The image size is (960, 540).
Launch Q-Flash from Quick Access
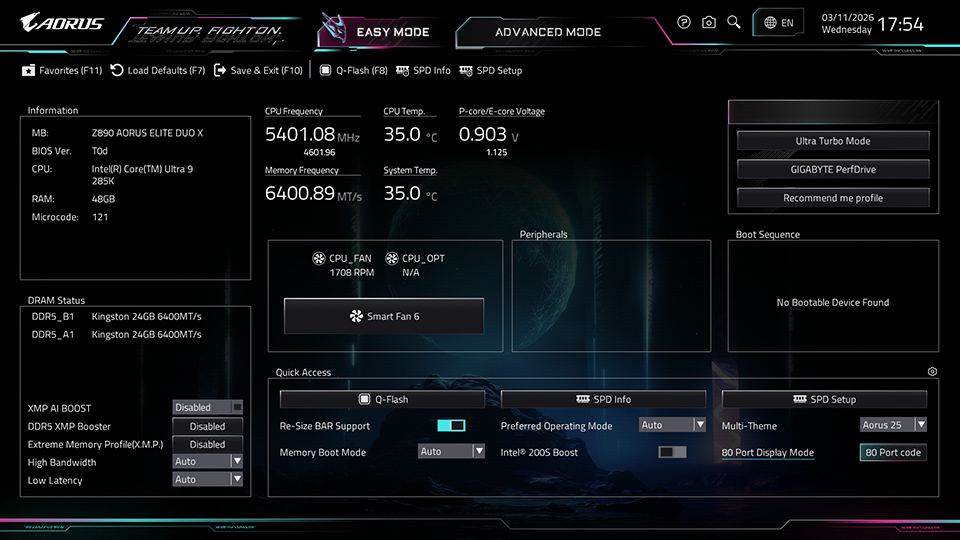tap(382, 399)
